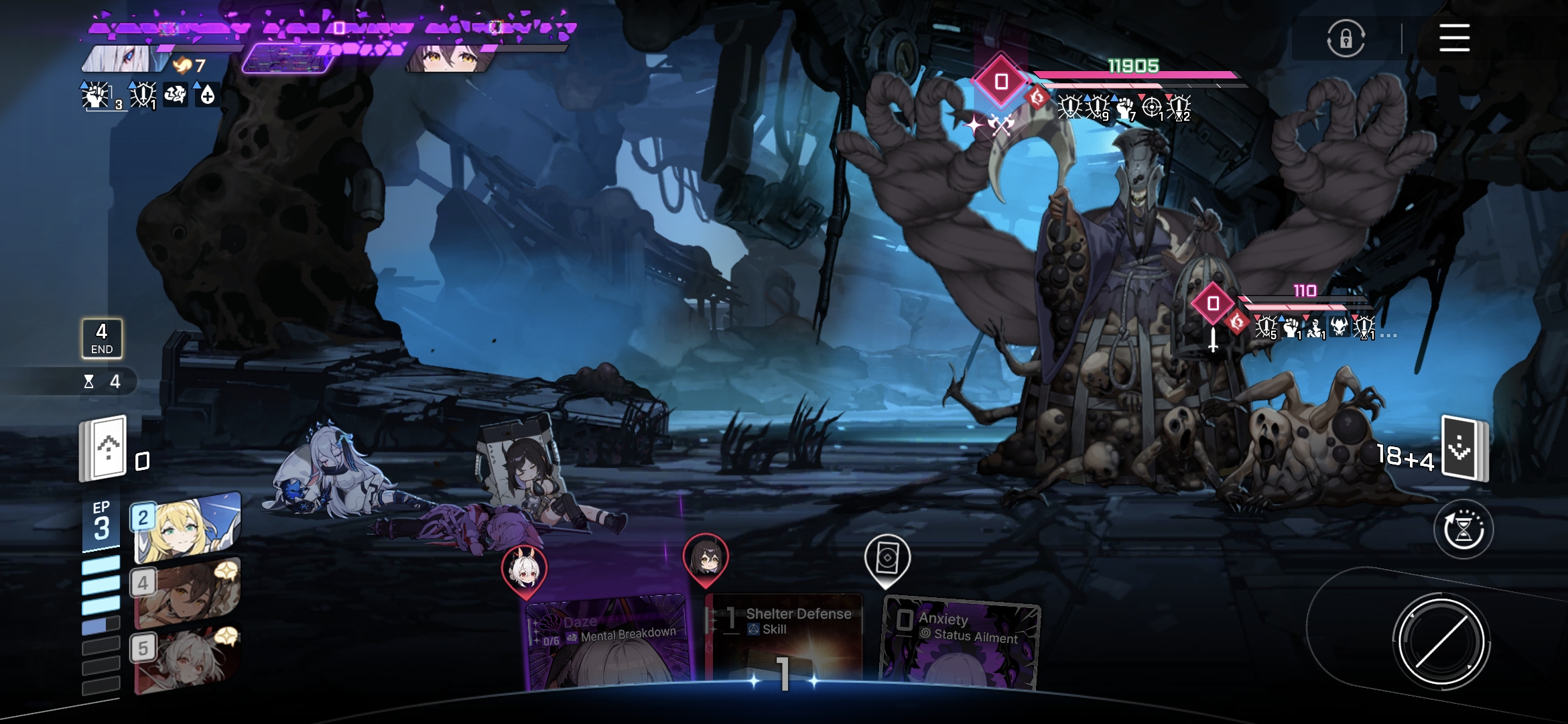Viewport: 1568px width, 724px height.
Task: Open the discard pile with up arrow
Action: pyautogui.click(x=104, y=448)
